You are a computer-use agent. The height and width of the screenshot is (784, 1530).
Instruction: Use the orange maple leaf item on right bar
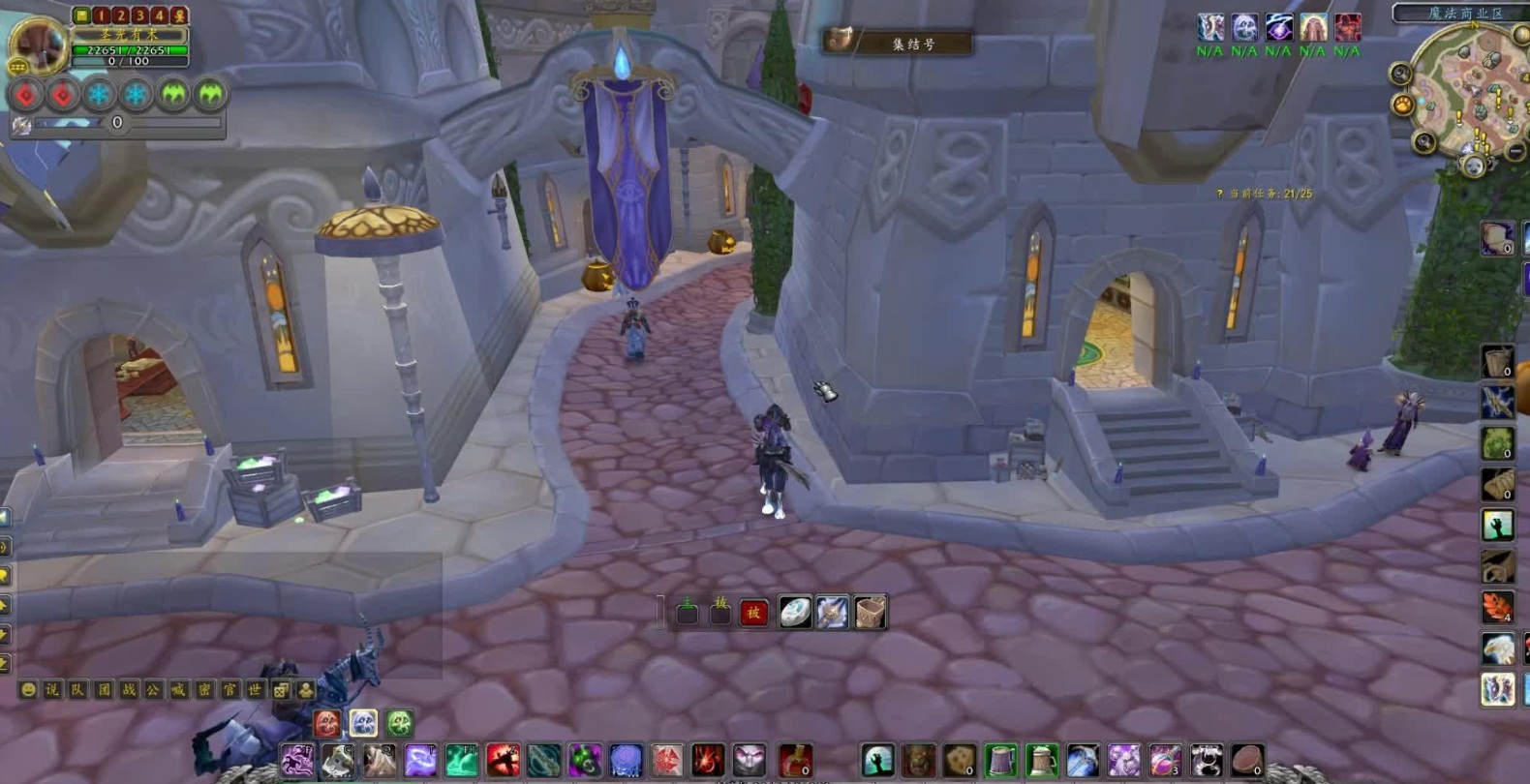[x=1497, y=608]
